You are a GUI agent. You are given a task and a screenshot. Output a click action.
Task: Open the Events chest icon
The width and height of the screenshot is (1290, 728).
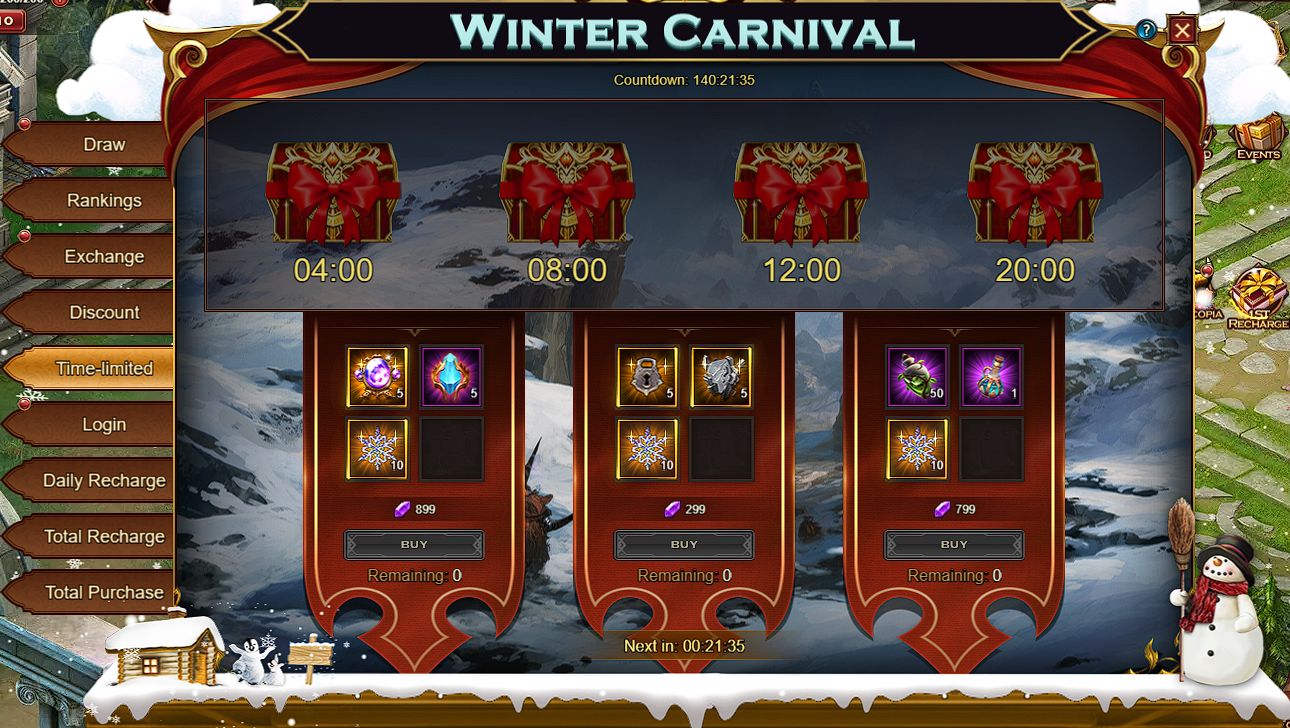tap(1257, 138)
